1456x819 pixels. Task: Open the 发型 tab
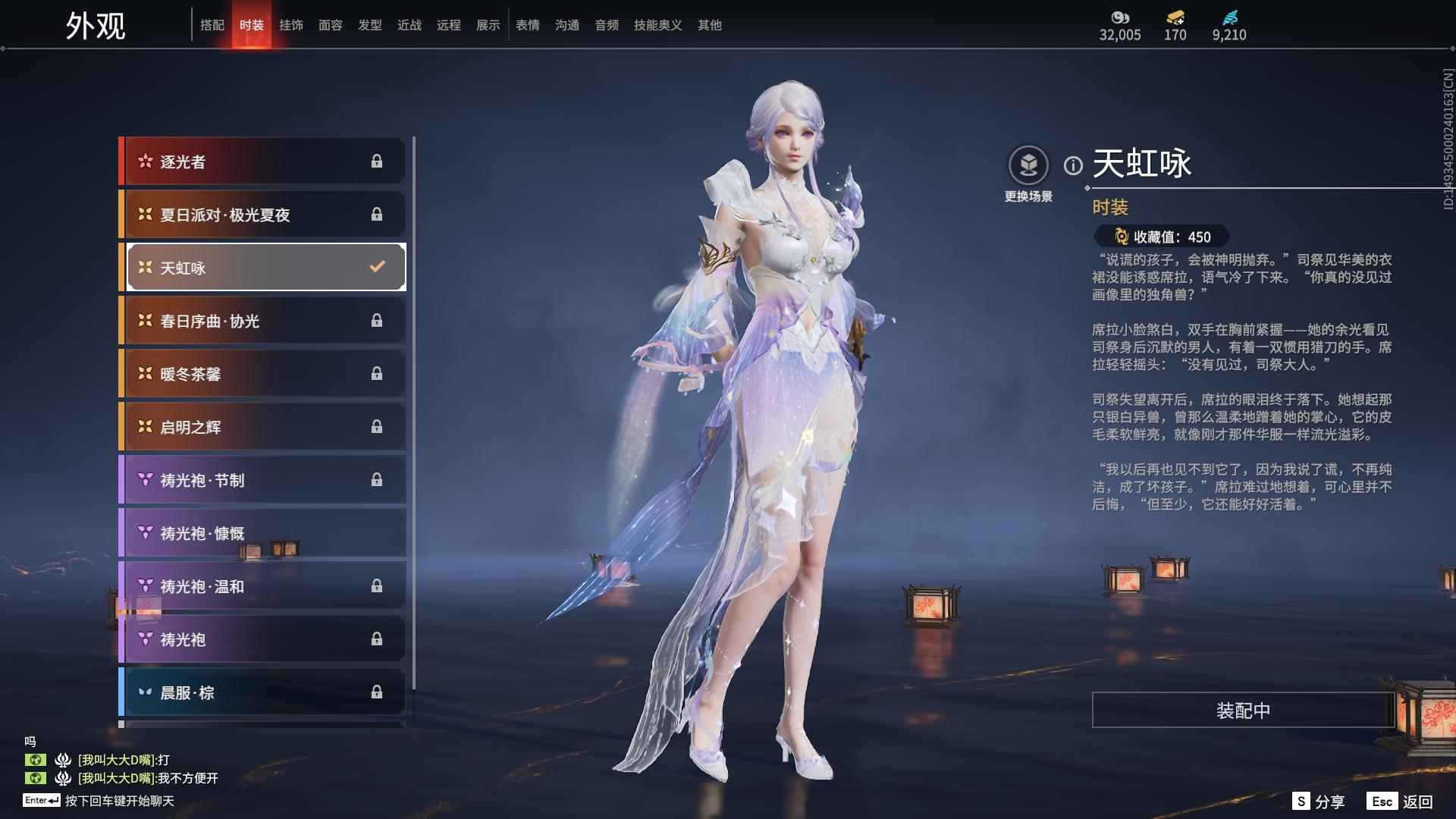coord(369,24)
